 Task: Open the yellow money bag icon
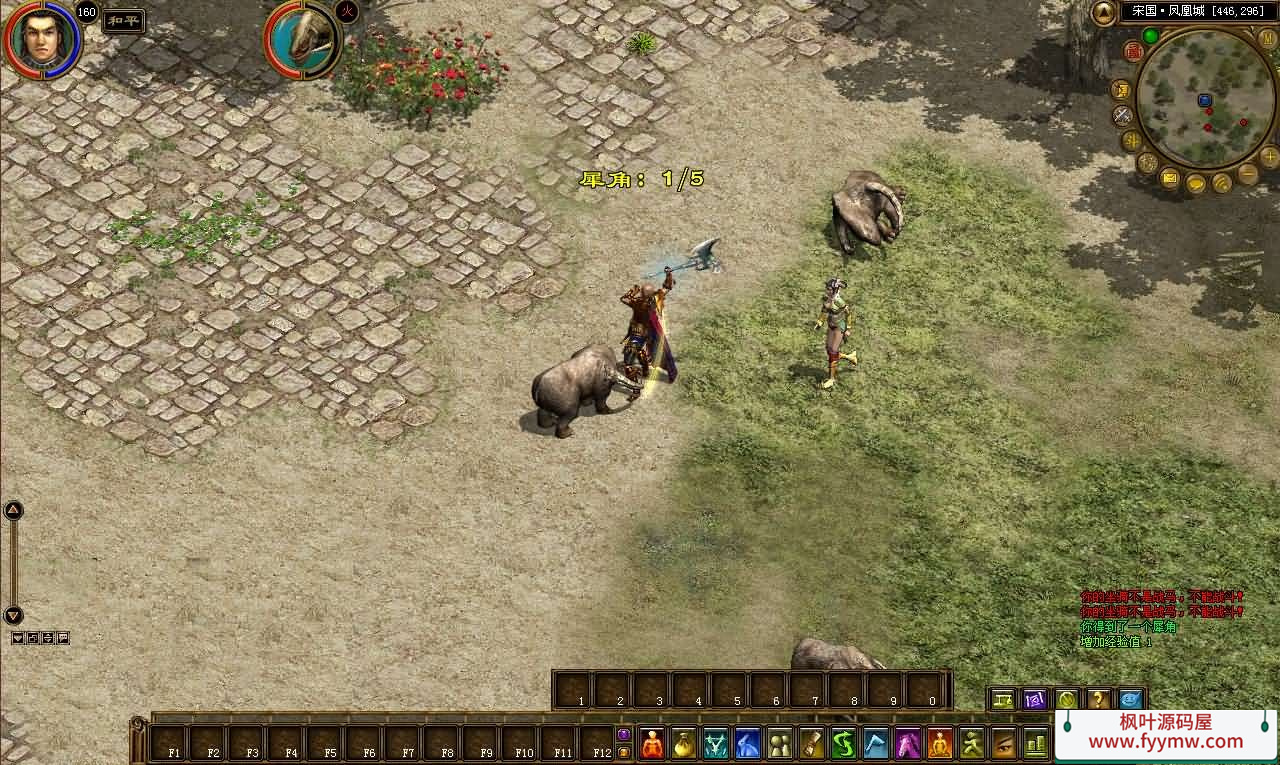click(x=684, y=744)
